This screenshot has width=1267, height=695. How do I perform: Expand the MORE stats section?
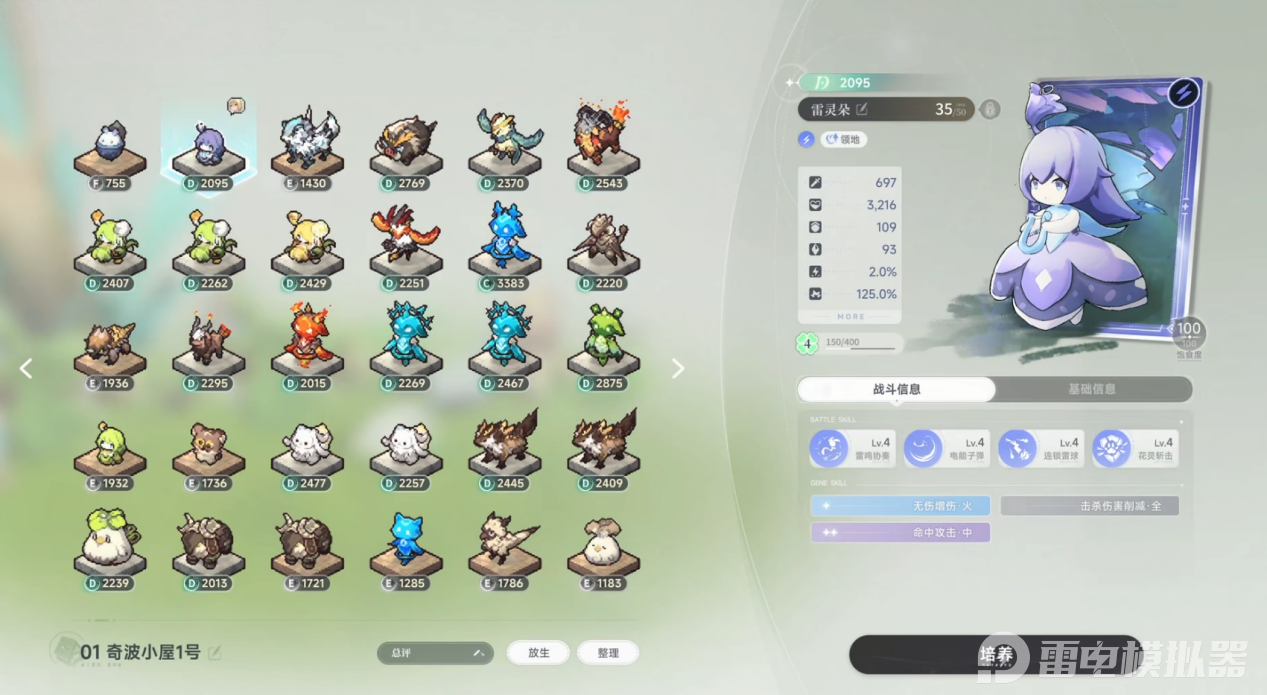(850, 316)
